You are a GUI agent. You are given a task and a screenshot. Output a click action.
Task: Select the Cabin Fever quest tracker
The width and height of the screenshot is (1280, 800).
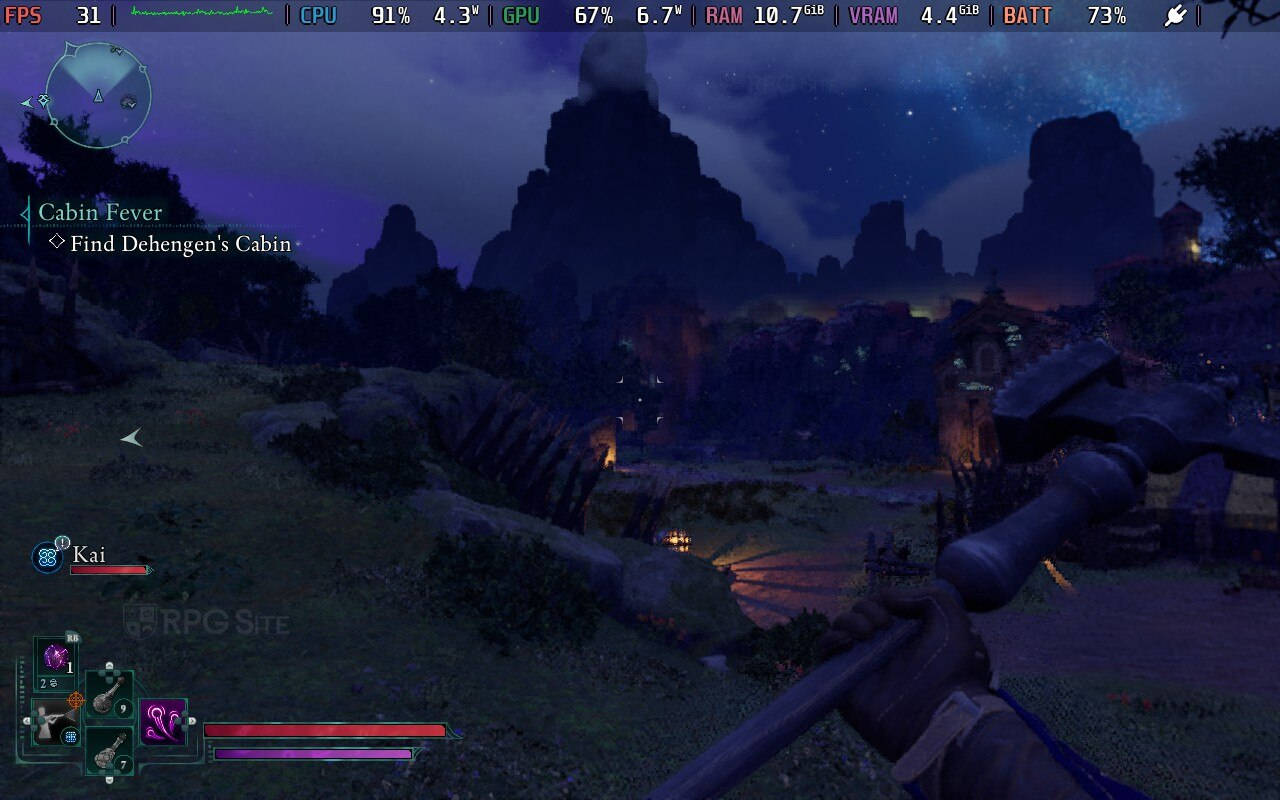[x=100, y=212]
